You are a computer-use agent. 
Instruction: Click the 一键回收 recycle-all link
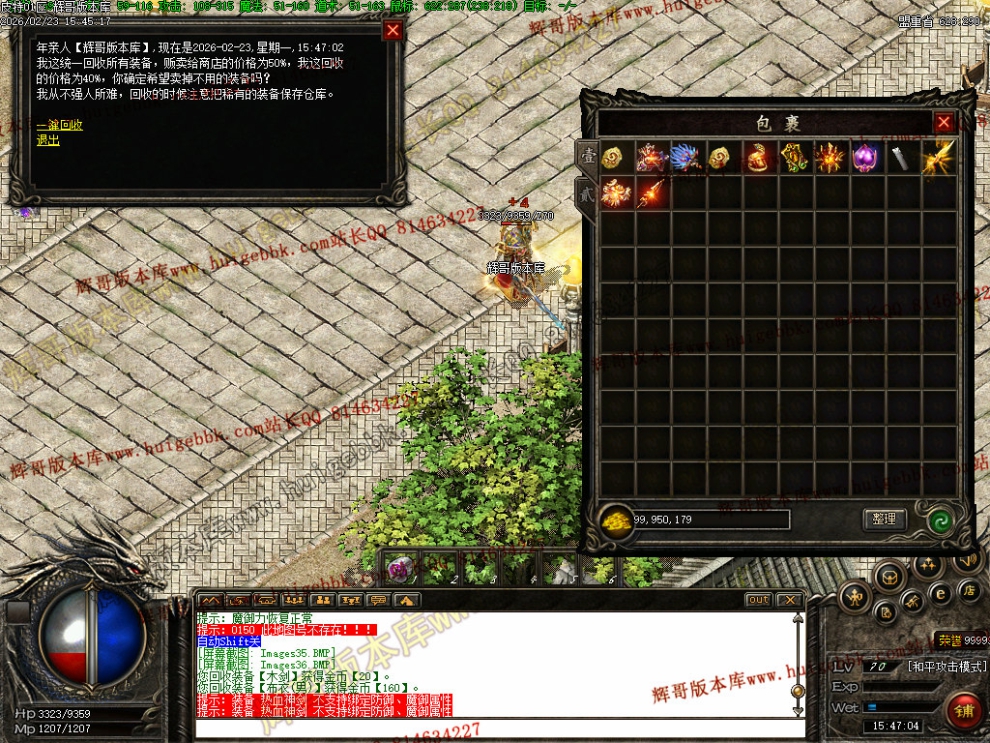(x=59, y=126)
